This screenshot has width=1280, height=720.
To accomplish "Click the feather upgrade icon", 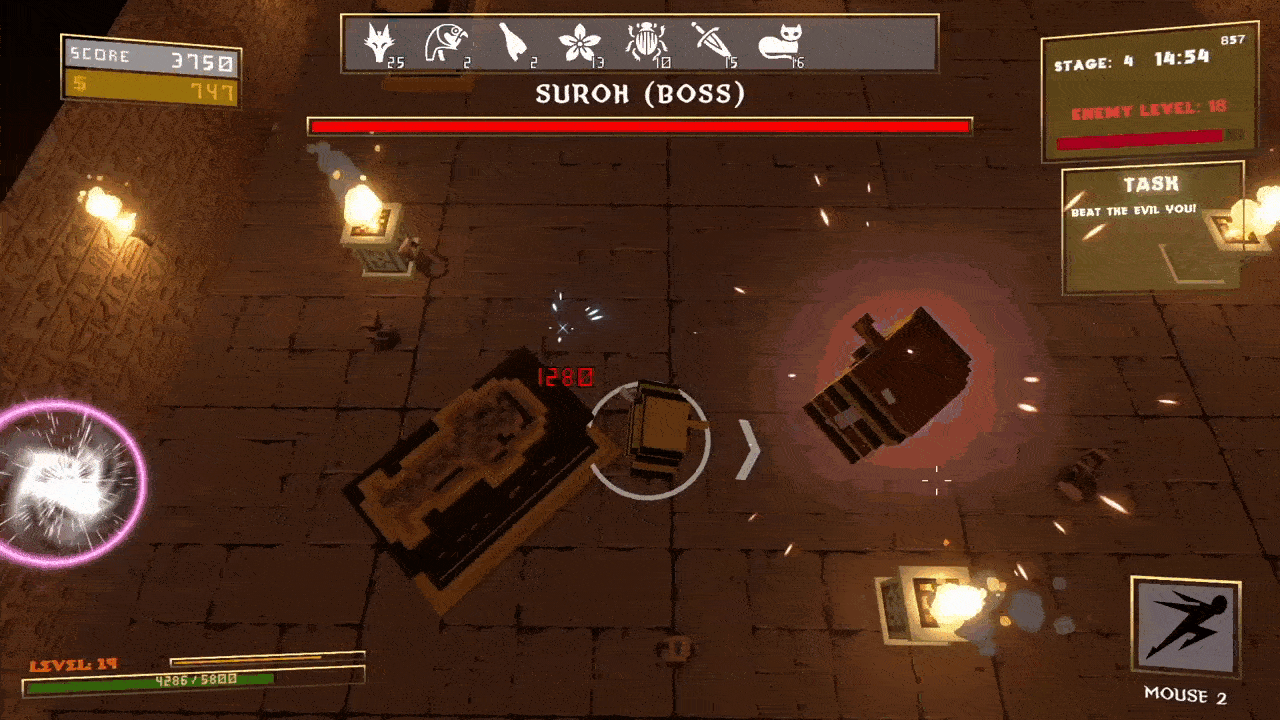I will [x=513, y=43].
